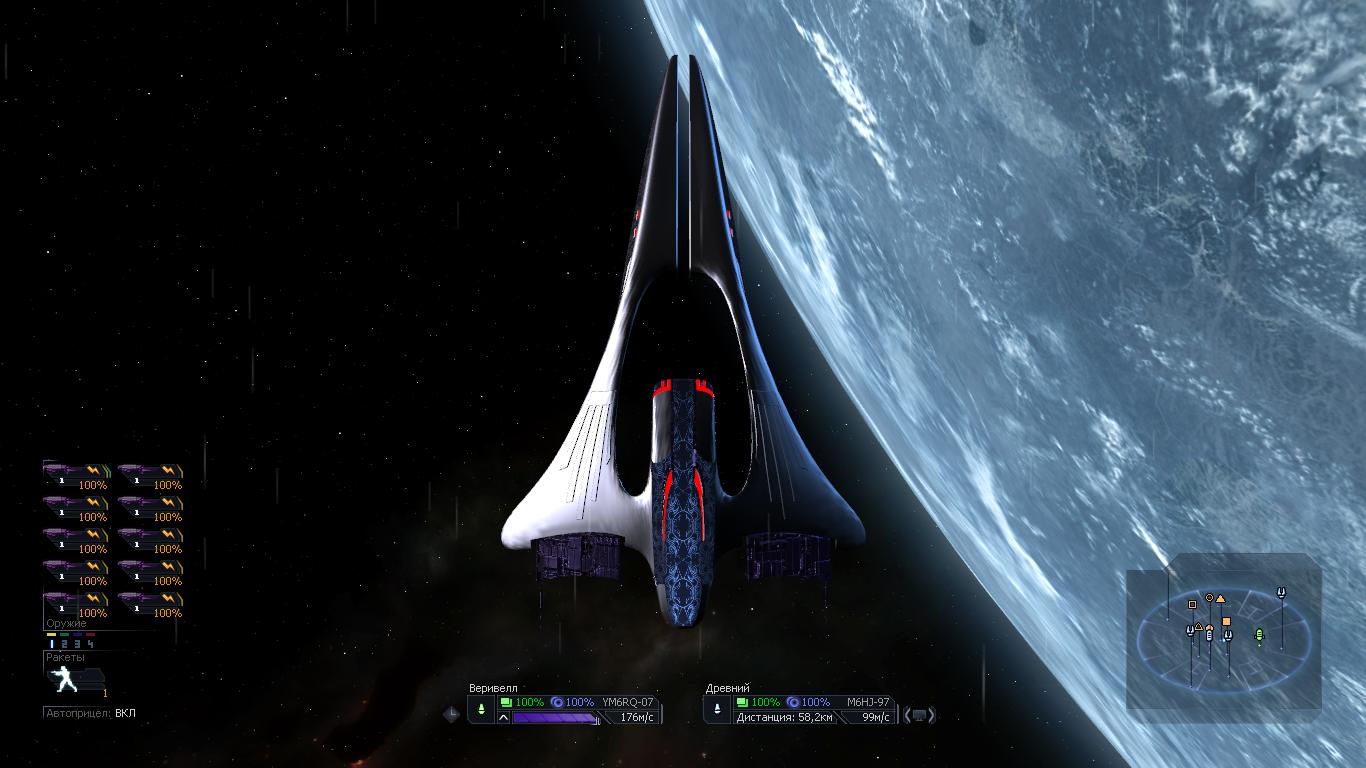Switch to weapon group 2
Viewport: 1366px width, 768px height.
[64, 643]
